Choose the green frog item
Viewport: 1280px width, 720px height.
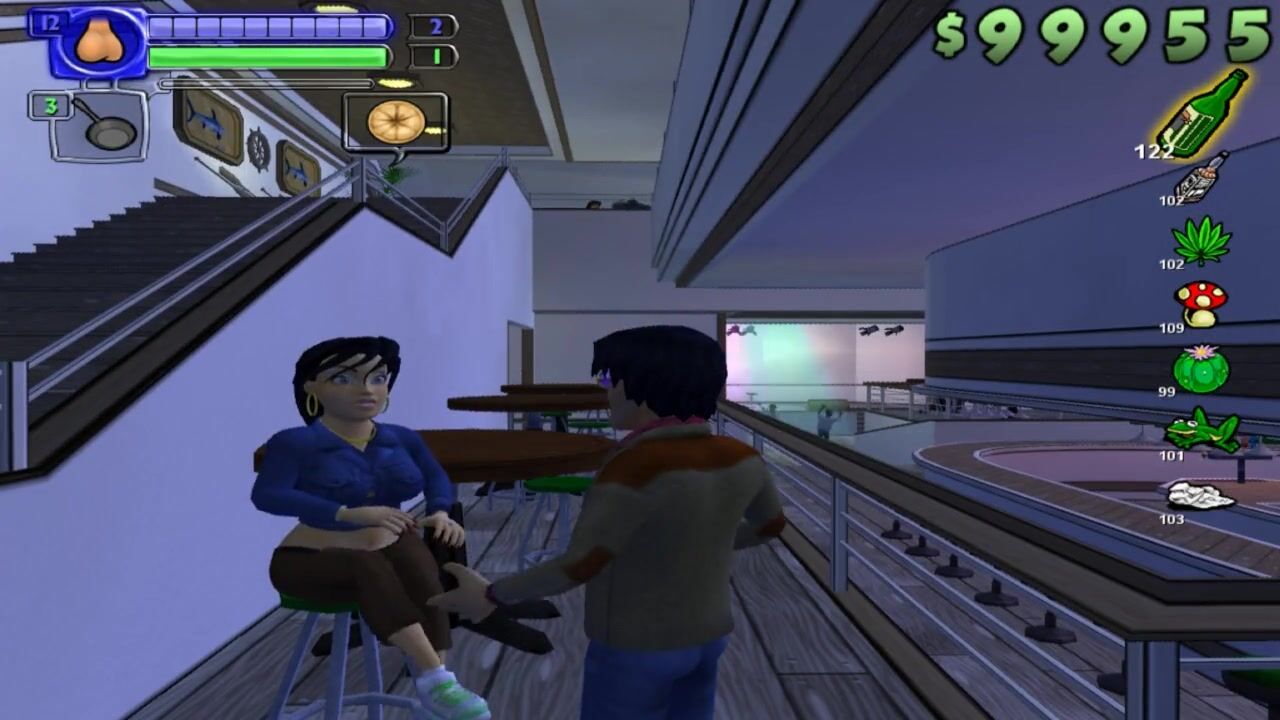coord(1202,430)
